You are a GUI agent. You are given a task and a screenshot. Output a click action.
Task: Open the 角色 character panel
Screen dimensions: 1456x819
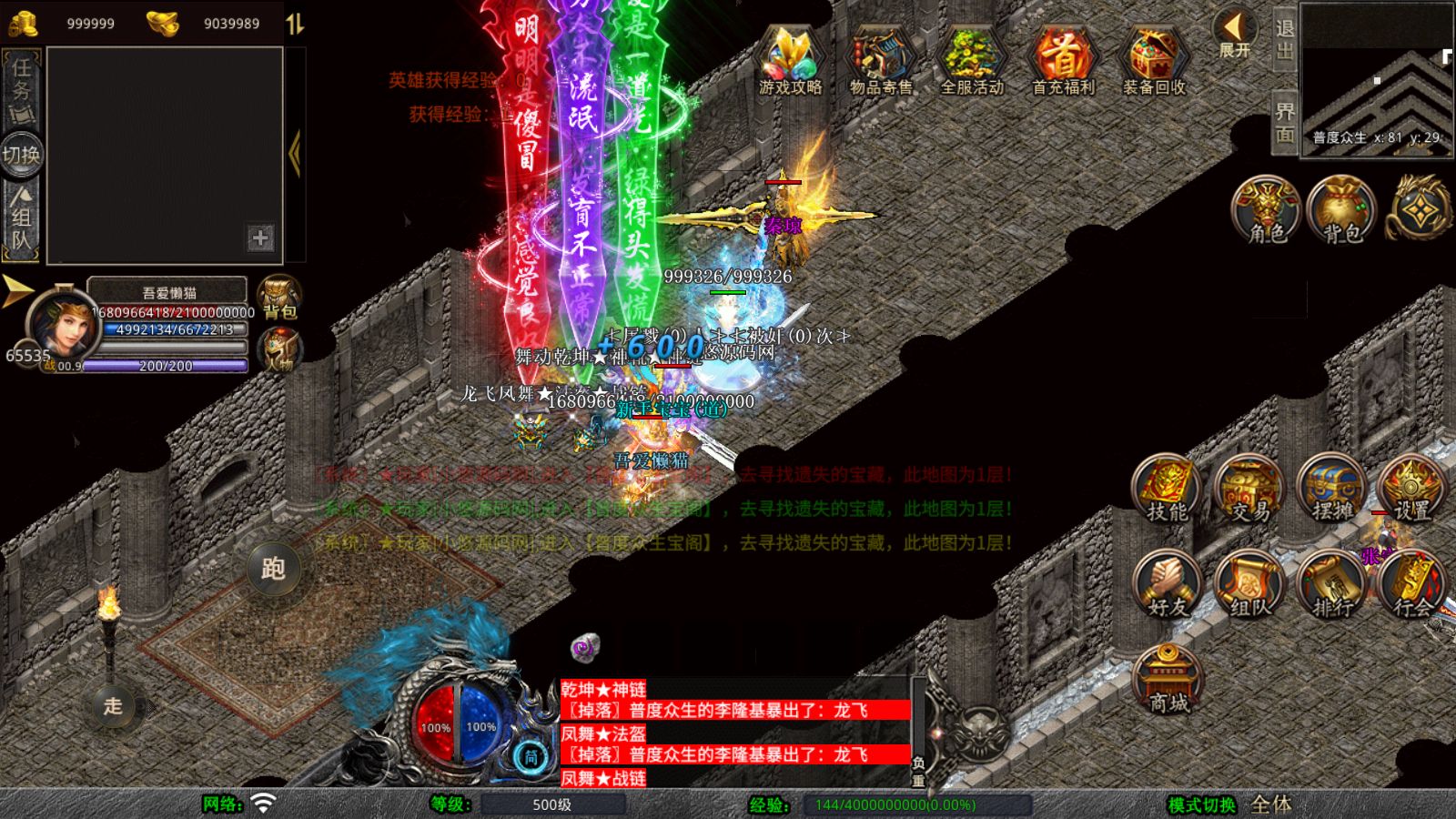pyautogui.click(x=1267, y=211)
